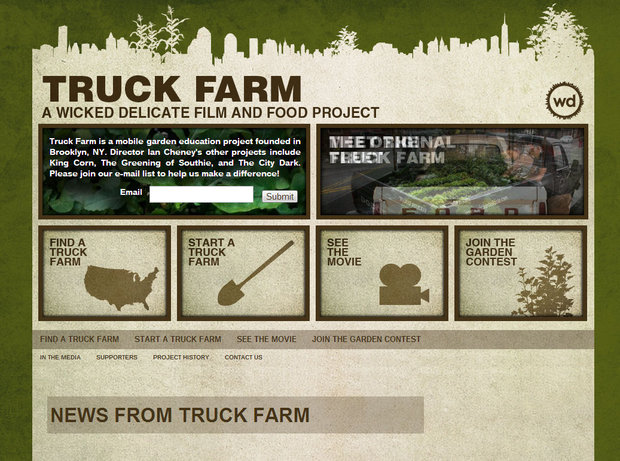Open the Project History link
Viewport: 620px width, 461px height.
click(x=181, y=357)
